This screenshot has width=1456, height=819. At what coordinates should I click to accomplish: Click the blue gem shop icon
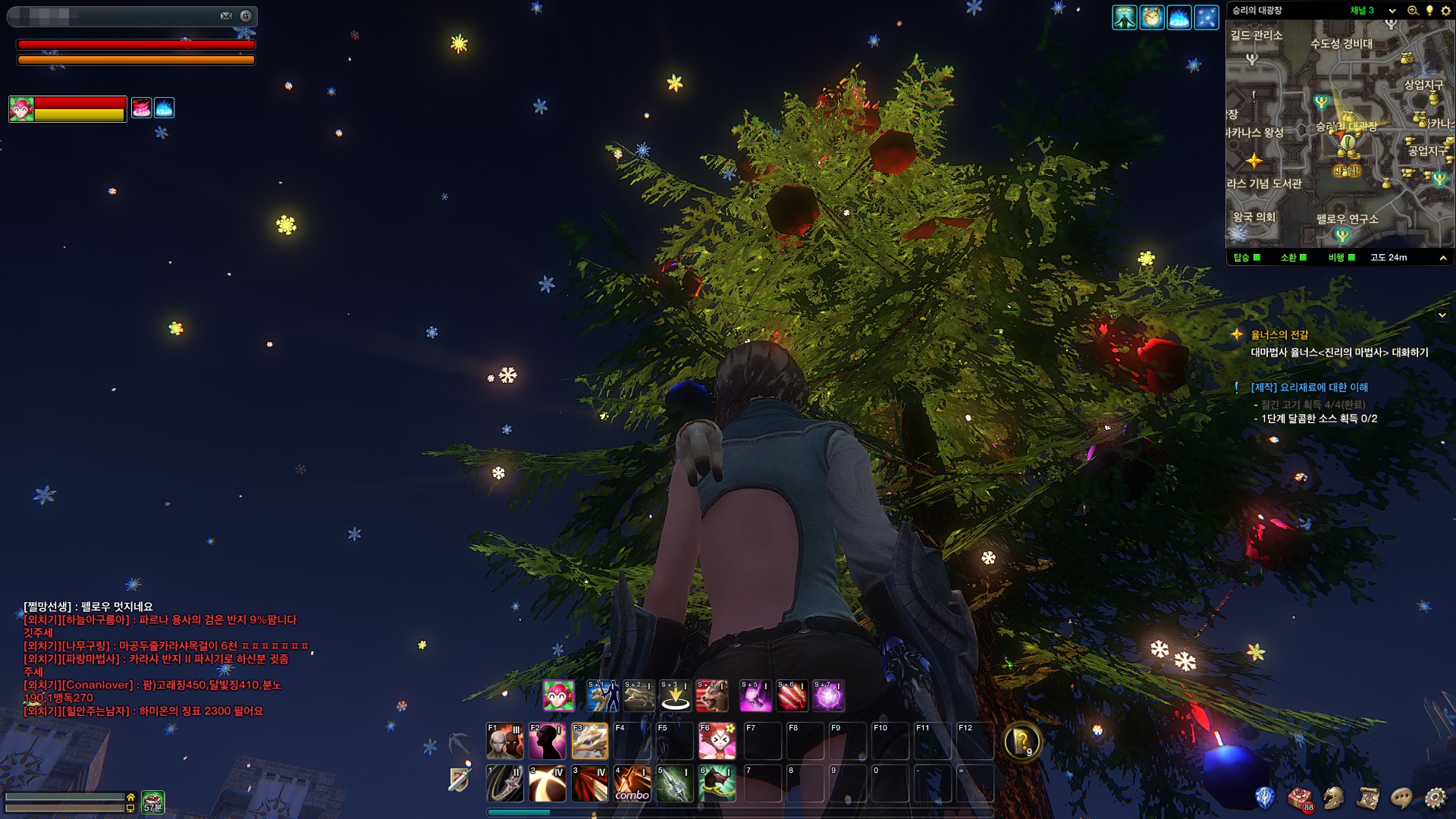pyautogui.click(x=1265, y=798)
